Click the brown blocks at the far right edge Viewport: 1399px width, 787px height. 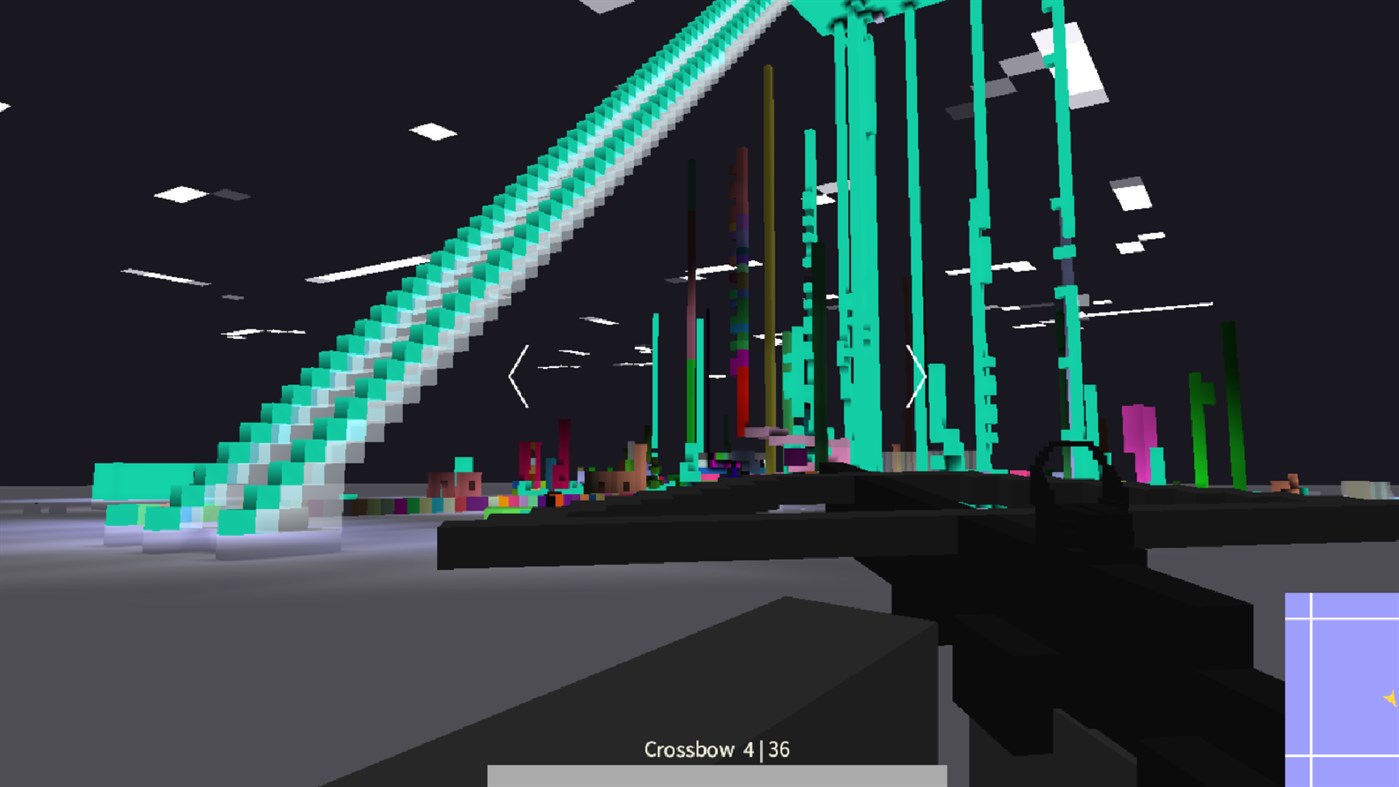(x=1290, y=482)
